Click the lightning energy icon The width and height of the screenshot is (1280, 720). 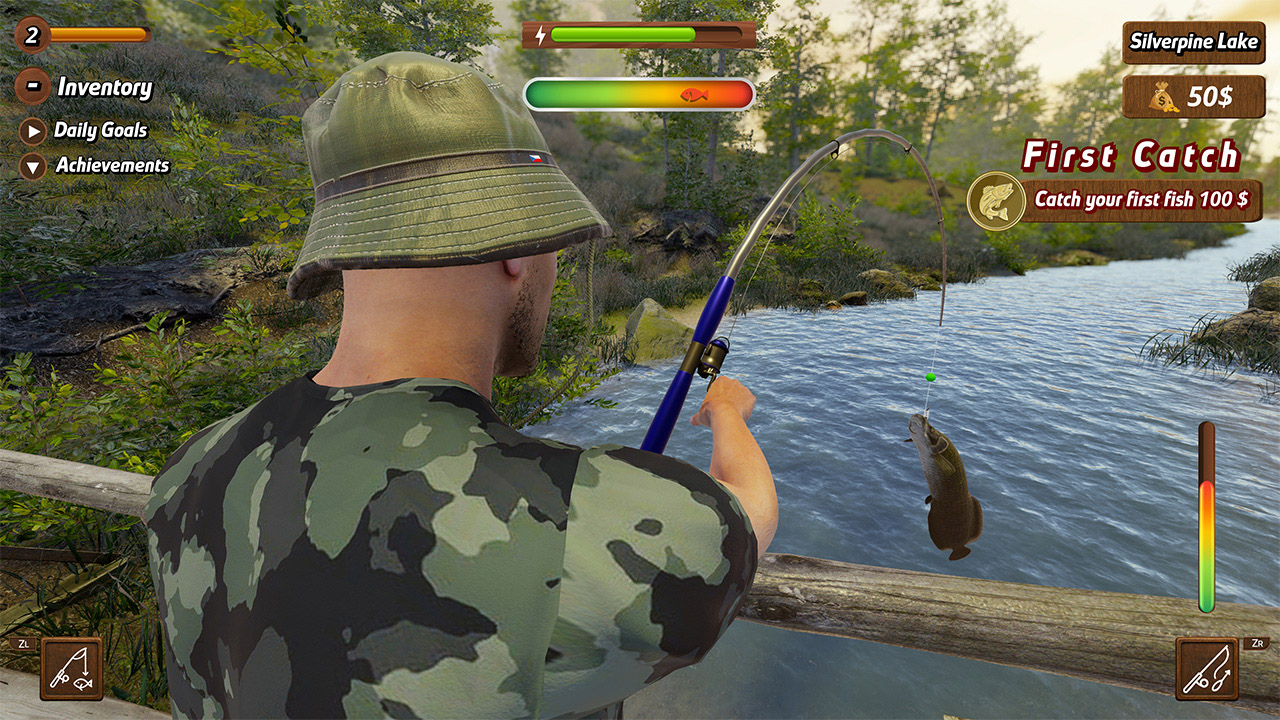tap(541, 33)
